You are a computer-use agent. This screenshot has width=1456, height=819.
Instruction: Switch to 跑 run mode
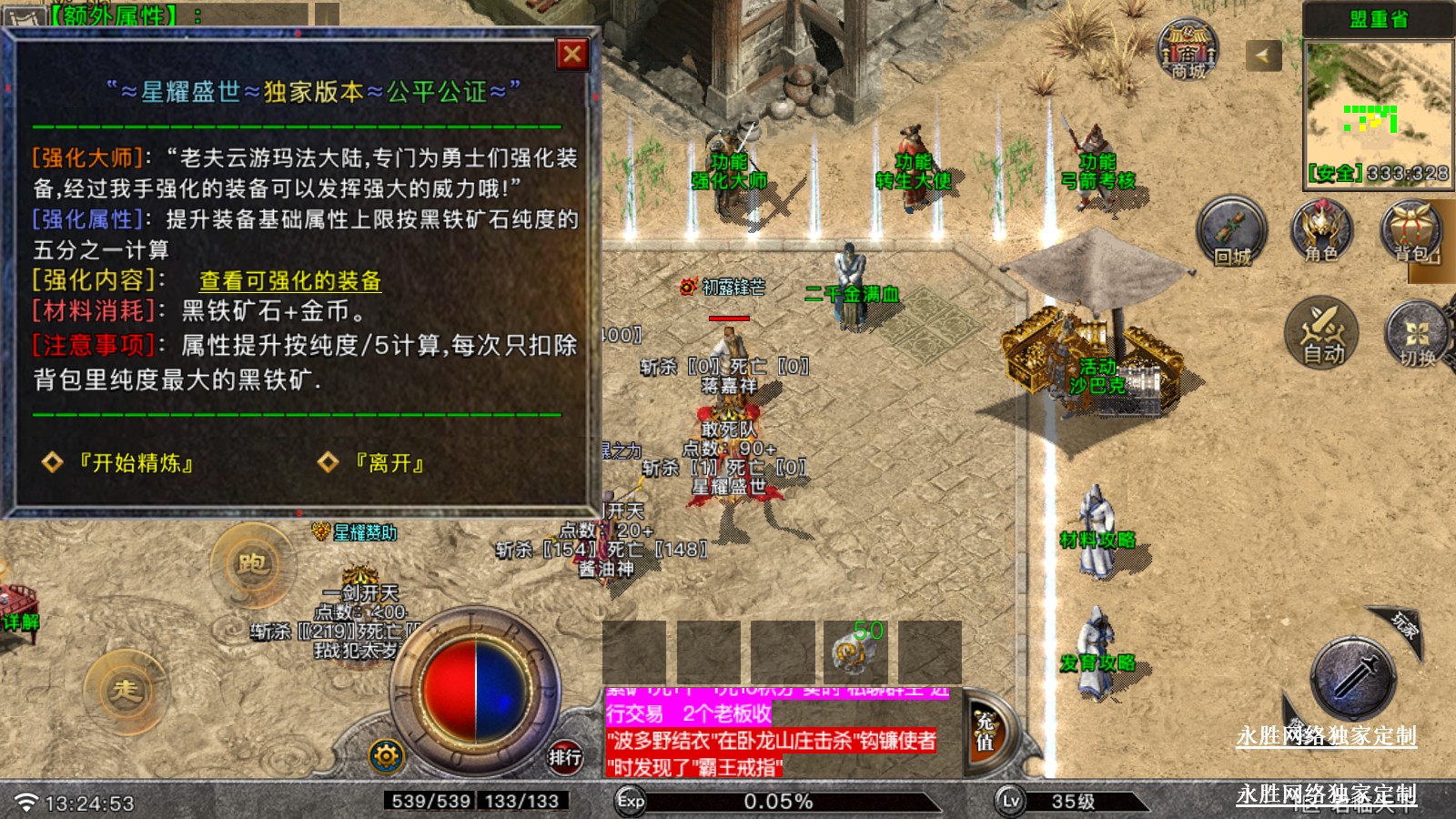[251, 564]
